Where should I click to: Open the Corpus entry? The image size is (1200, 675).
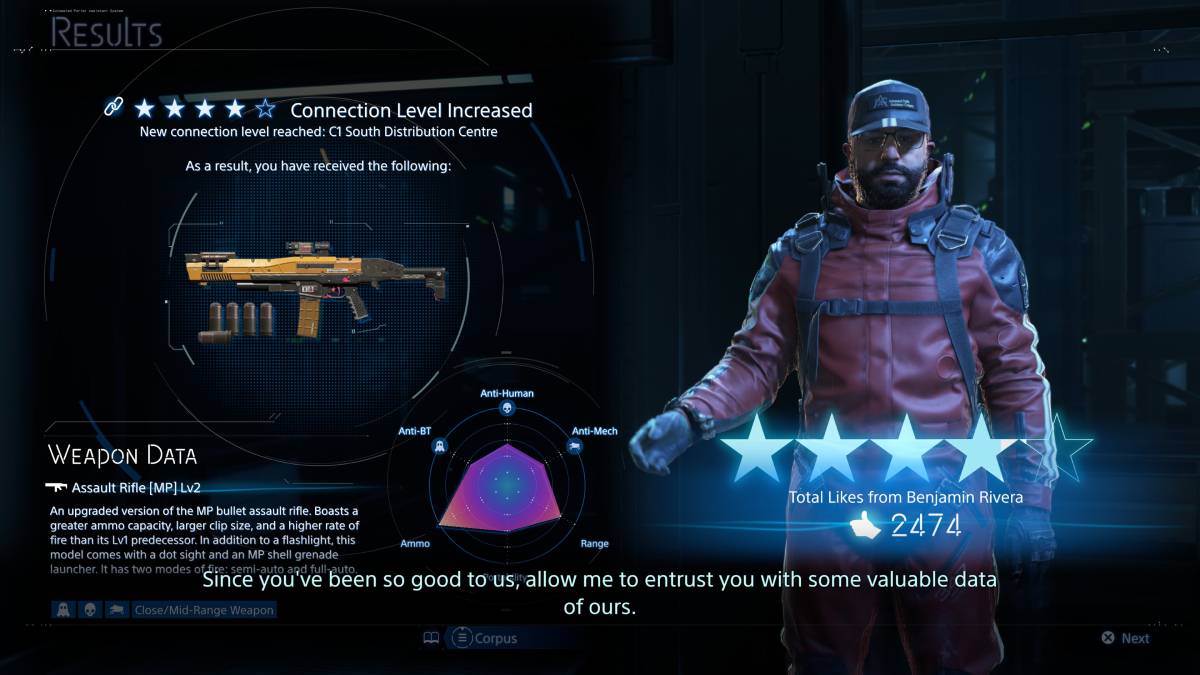486,637
